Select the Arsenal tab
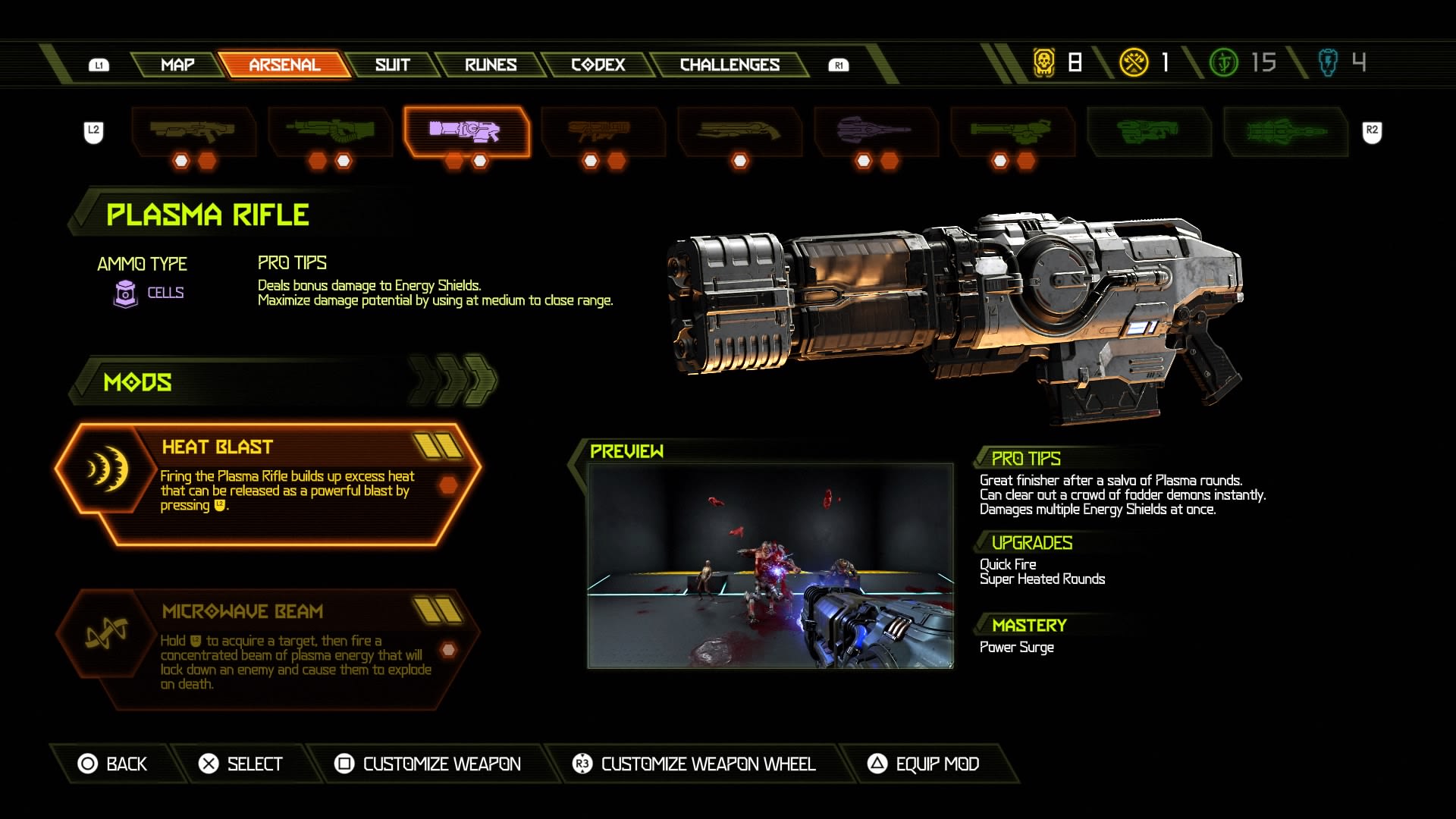 click(x=284, y=65)
